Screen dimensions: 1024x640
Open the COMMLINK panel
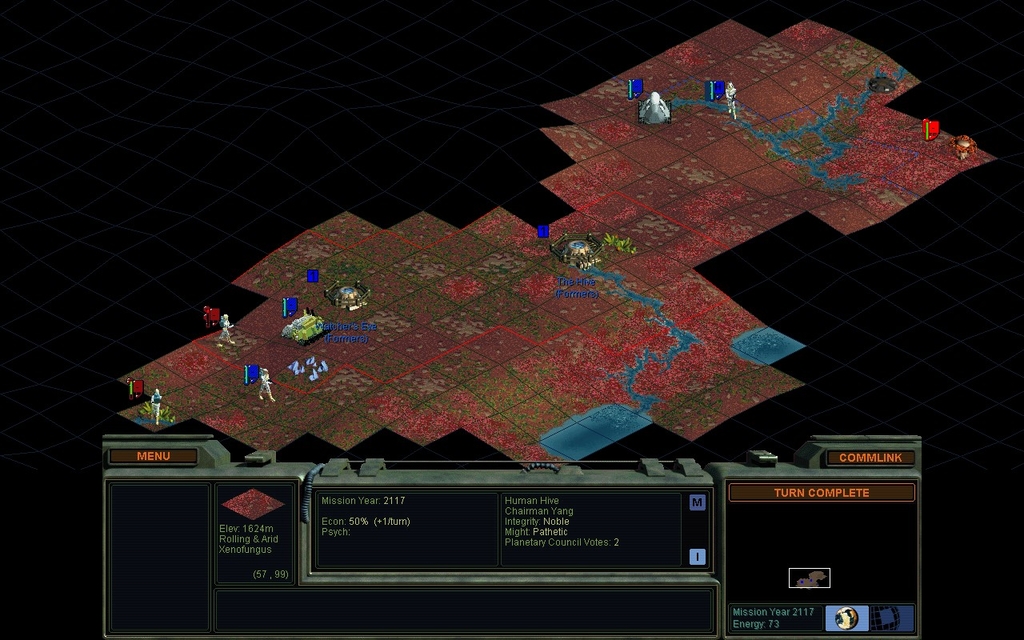point(870,457)
